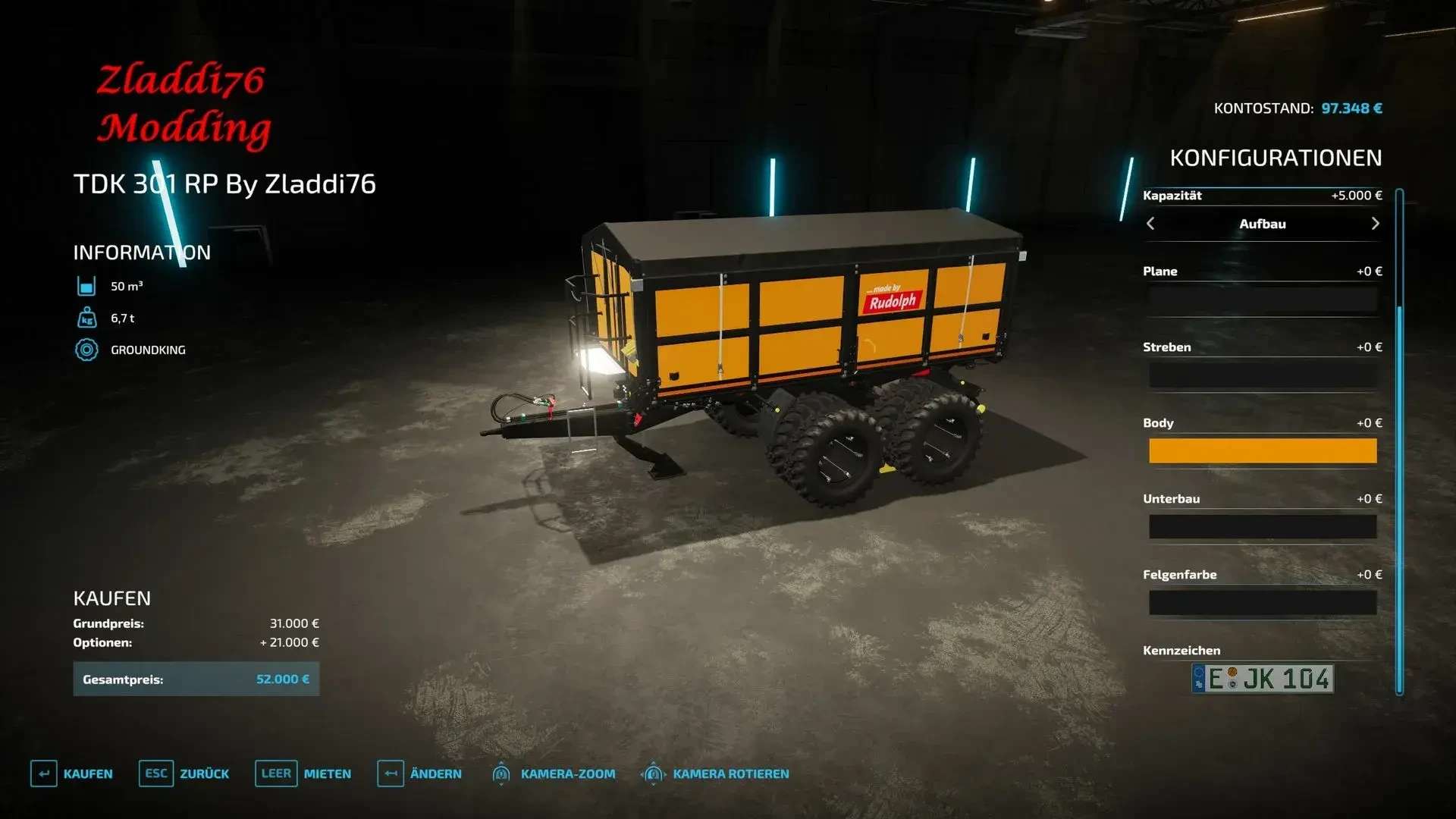Buy the trailer with Kaufen

[x=72, y=773]
